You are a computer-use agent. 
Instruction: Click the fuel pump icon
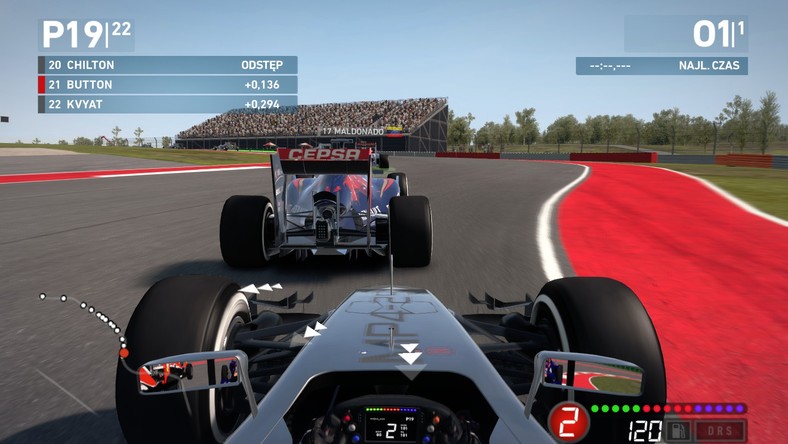[x=678, y=431]
